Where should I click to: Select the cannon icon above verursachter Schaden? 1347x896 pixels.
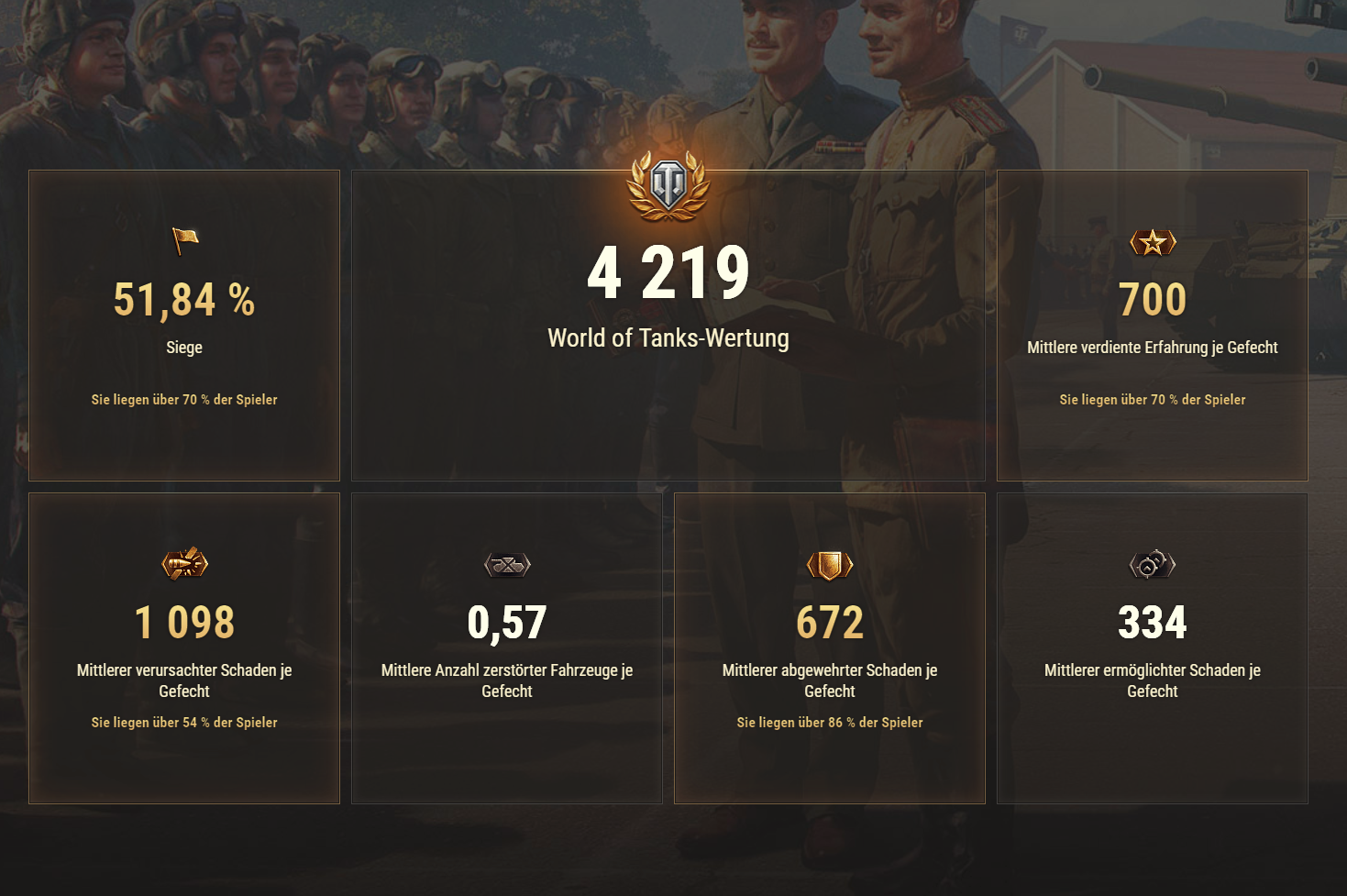pos(184,564)
